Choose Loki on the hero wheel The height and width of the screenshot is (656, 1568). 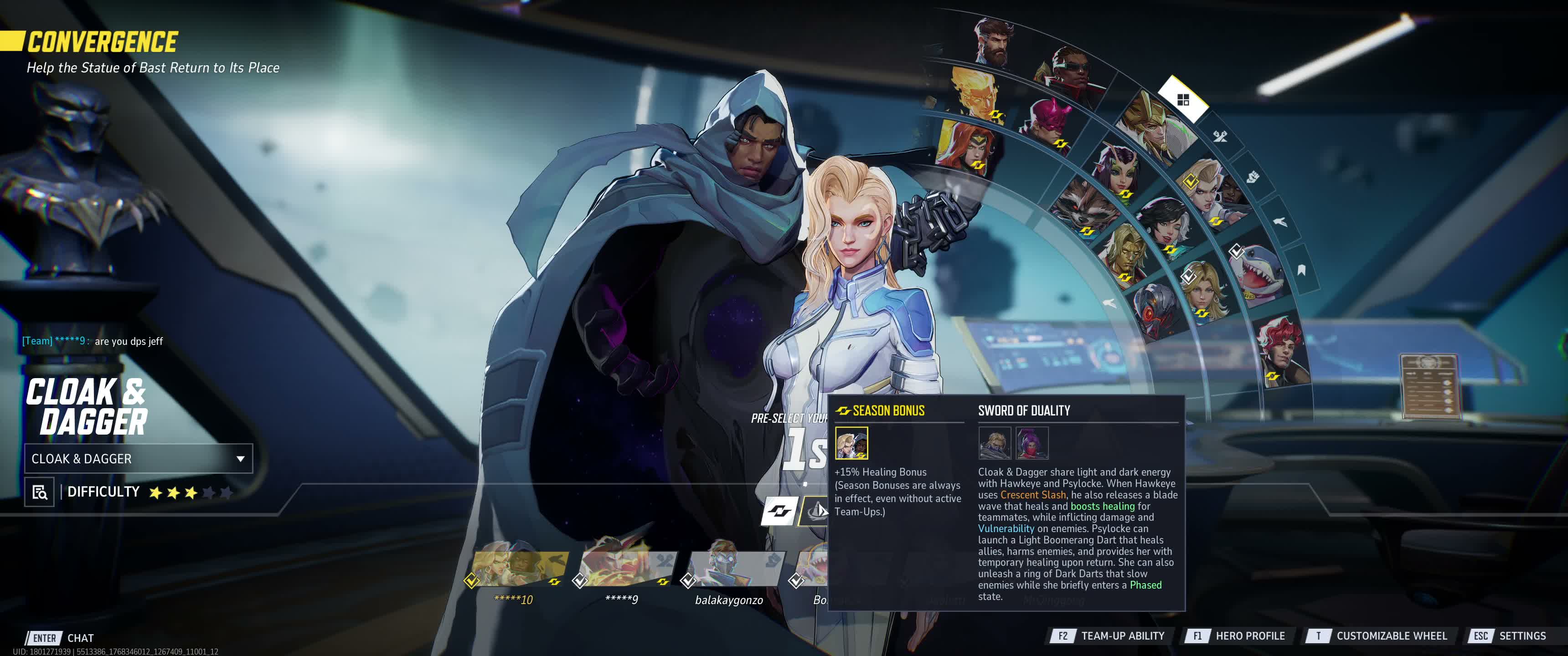[x=1150, y=124]
